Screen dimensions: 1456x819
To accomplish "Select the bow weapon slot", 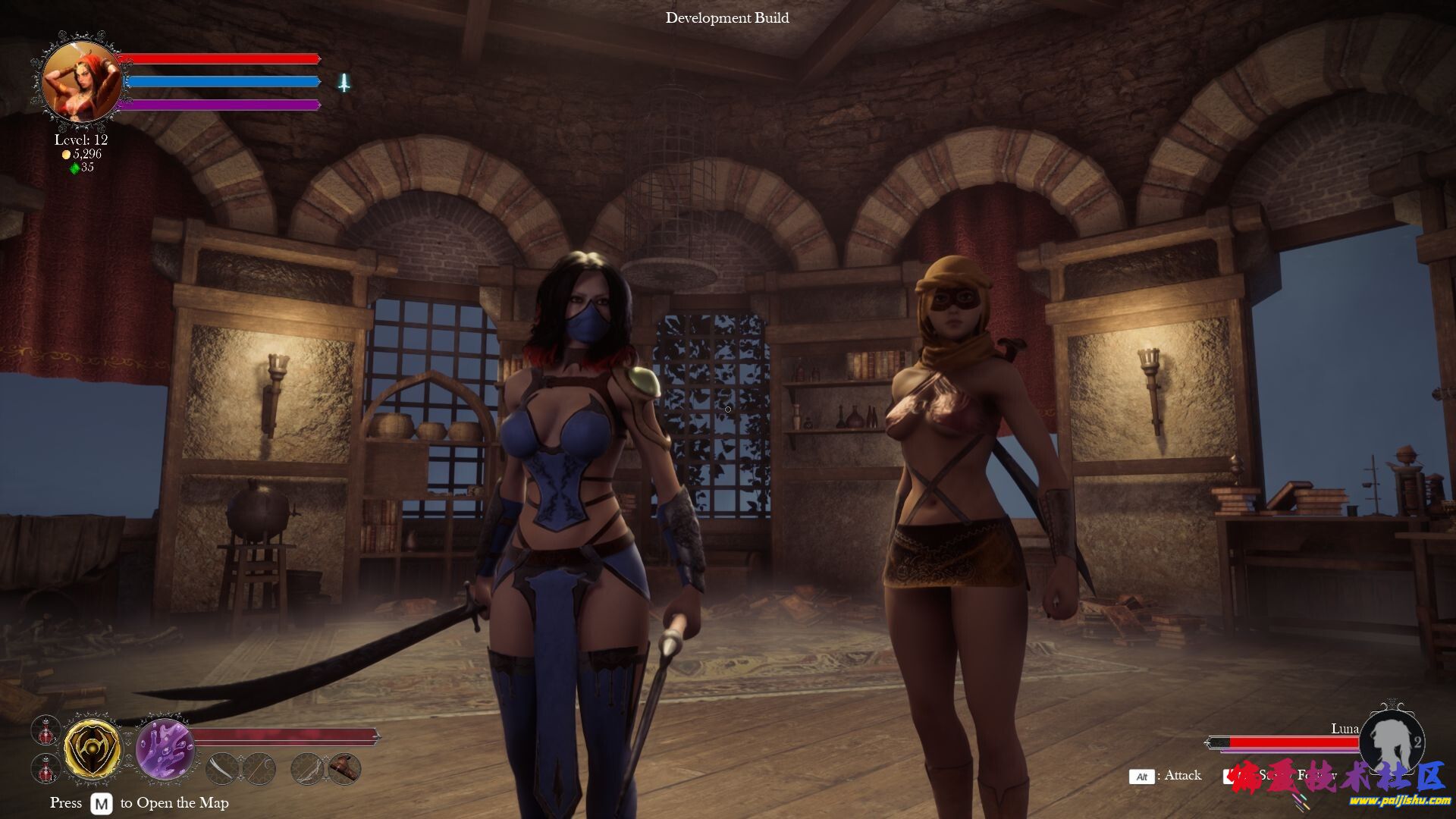I will tap(308, 769).
